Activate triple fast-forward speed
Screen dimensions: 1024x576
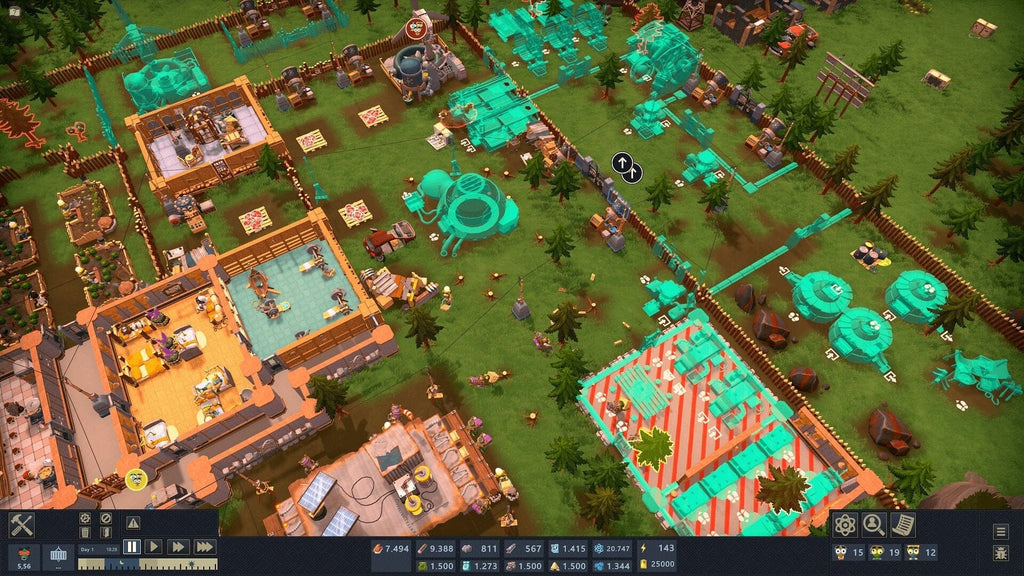click(x=204, y=546)
